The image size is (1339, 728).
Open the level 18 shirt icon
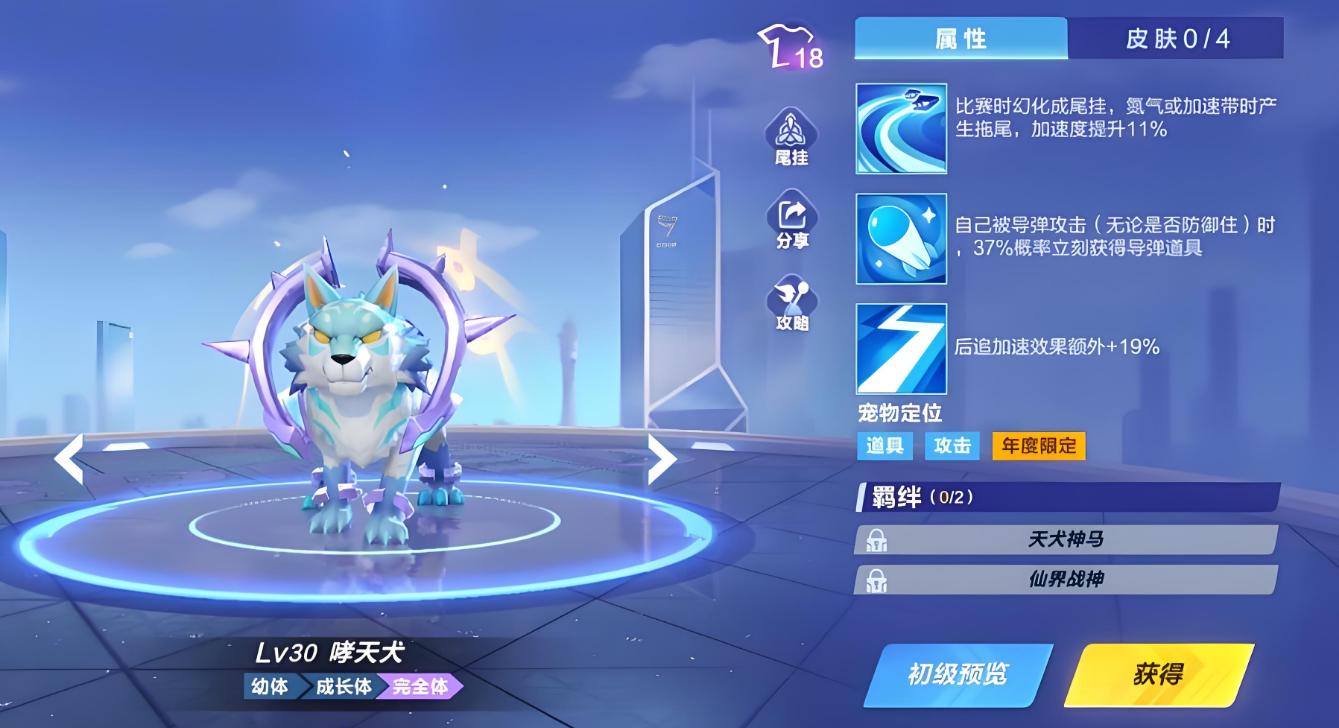click(x=790, y=48)
